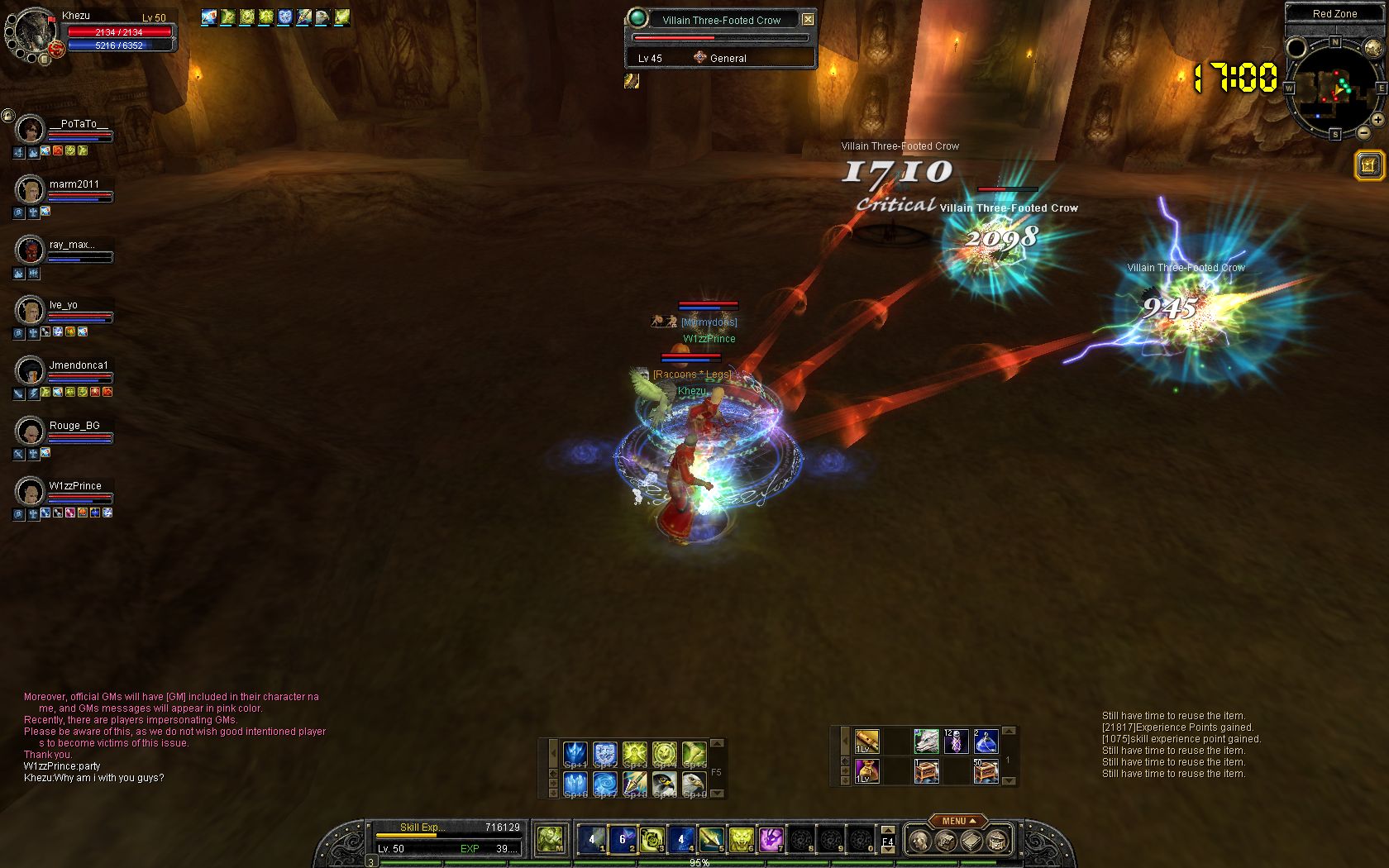The image size is (1389, 868).
Task: Use the golden flute item
Action: [866, 741]
